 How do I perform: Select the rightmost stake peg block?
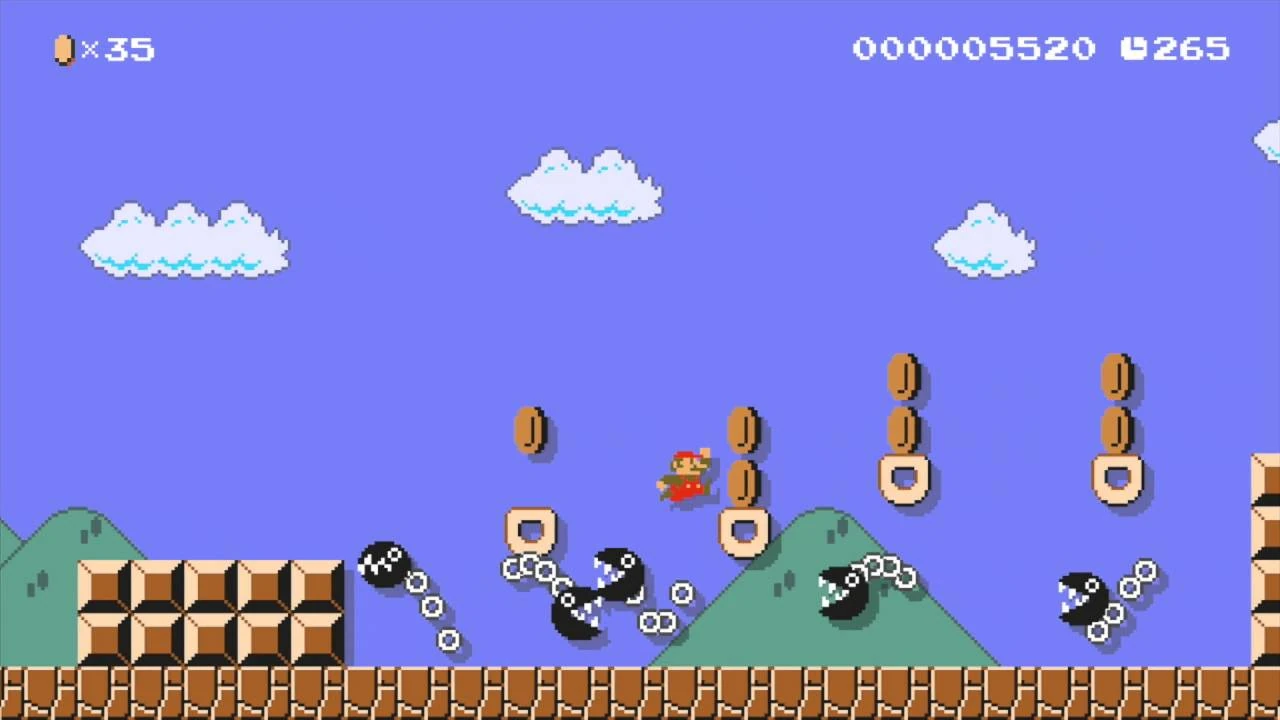(1115, 478)
